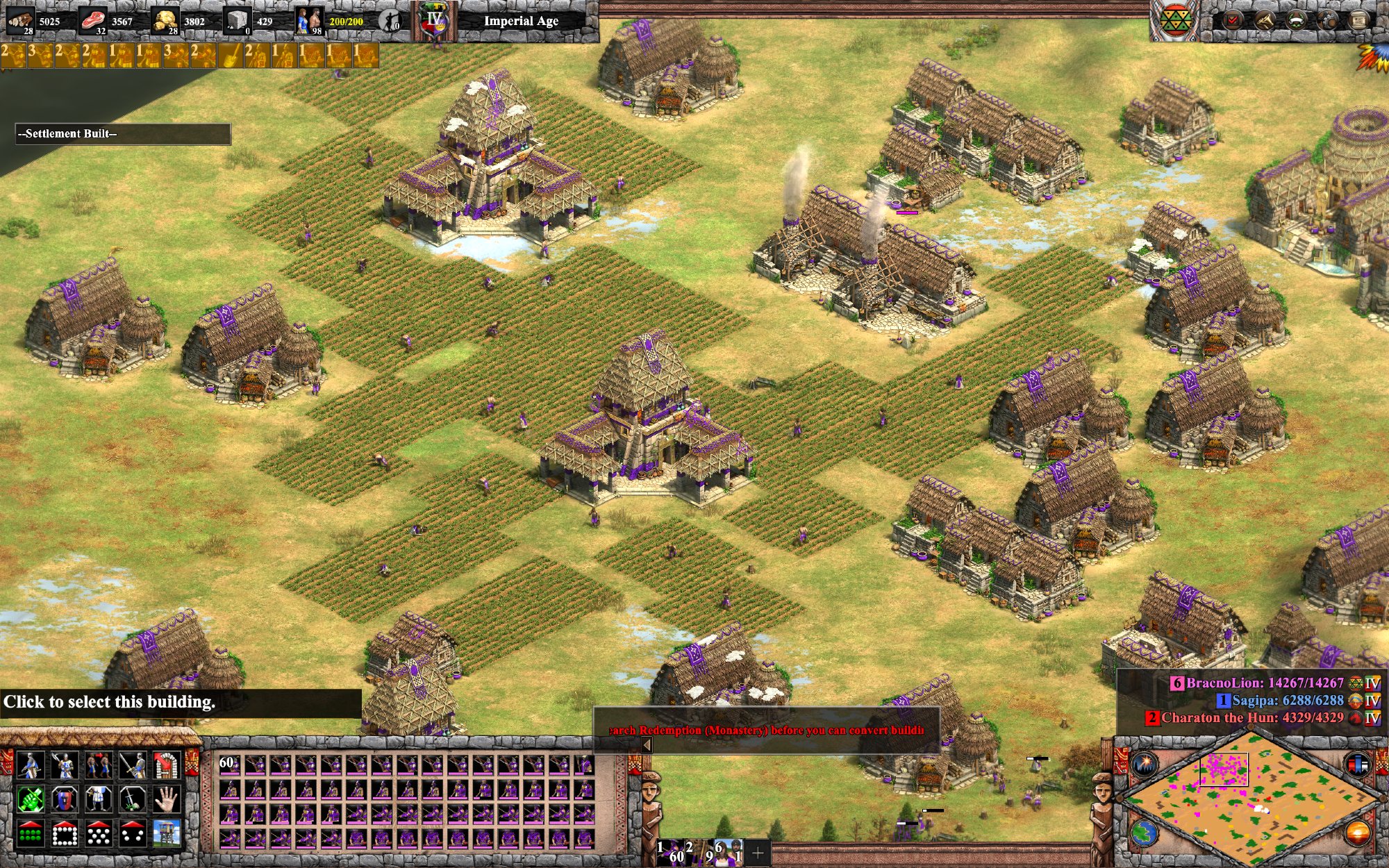1389x868 pixels.
Task: Open the objectives checkmark button
Action: (1232, 20)
